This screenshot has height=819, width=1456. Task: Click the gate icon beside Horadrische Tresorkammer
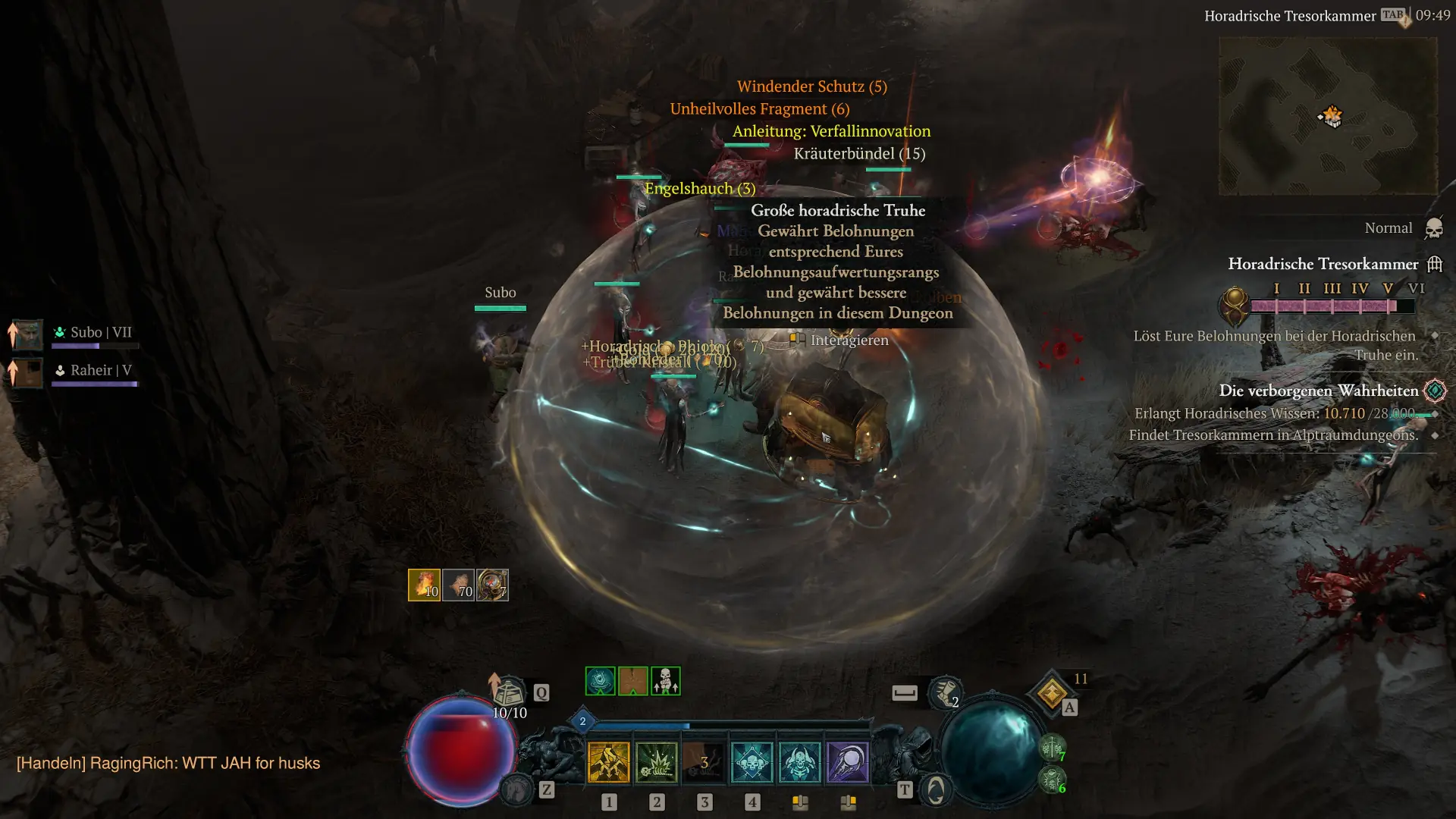pyautogui.click(x=1435, y=264)
